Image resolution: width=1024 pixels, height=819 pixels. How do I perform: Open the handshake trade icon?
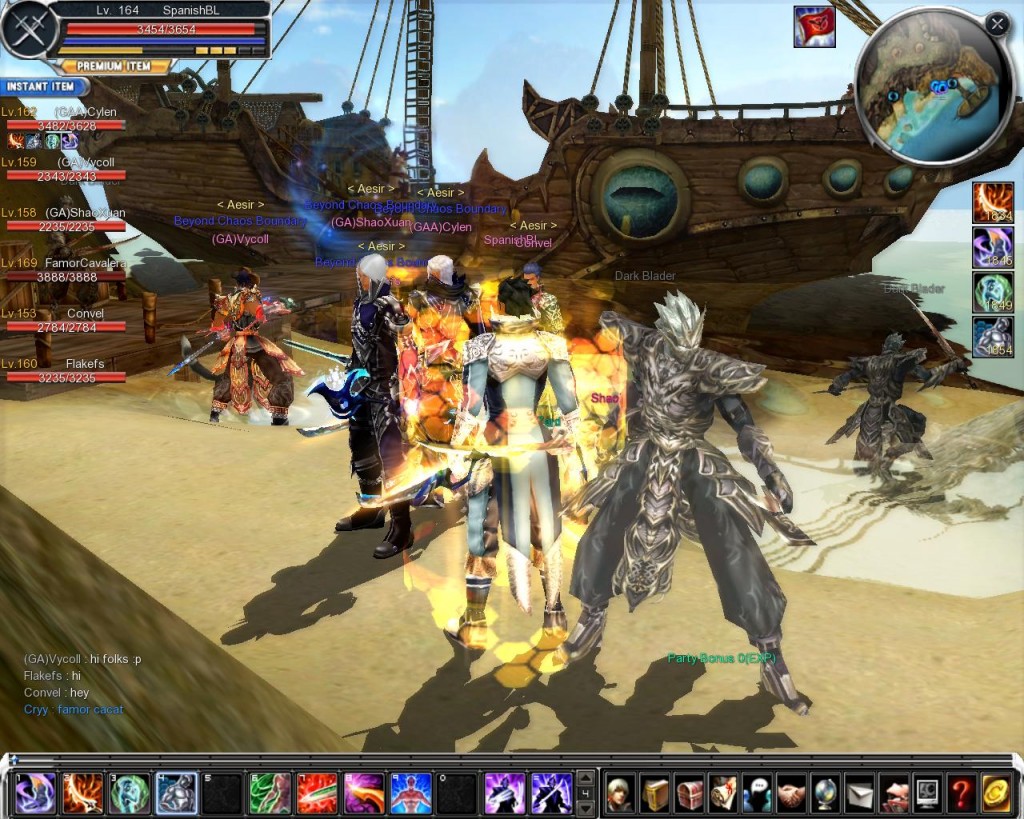coord(791,794)
